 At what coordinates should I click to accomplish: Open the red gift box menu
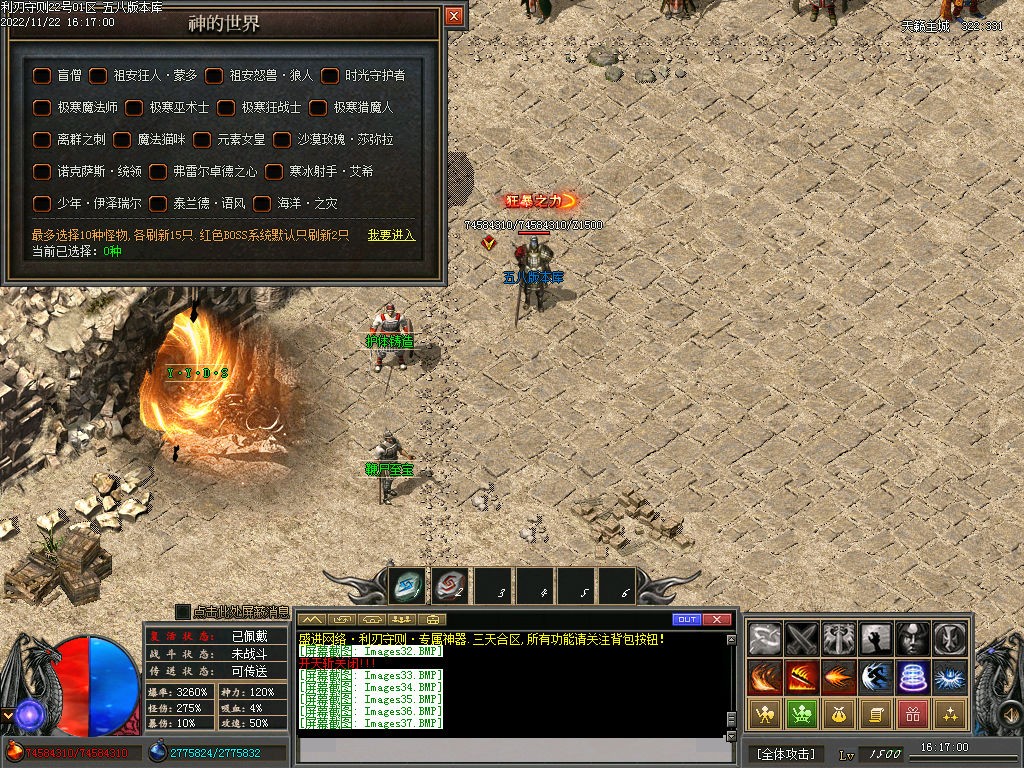point(912,714)
